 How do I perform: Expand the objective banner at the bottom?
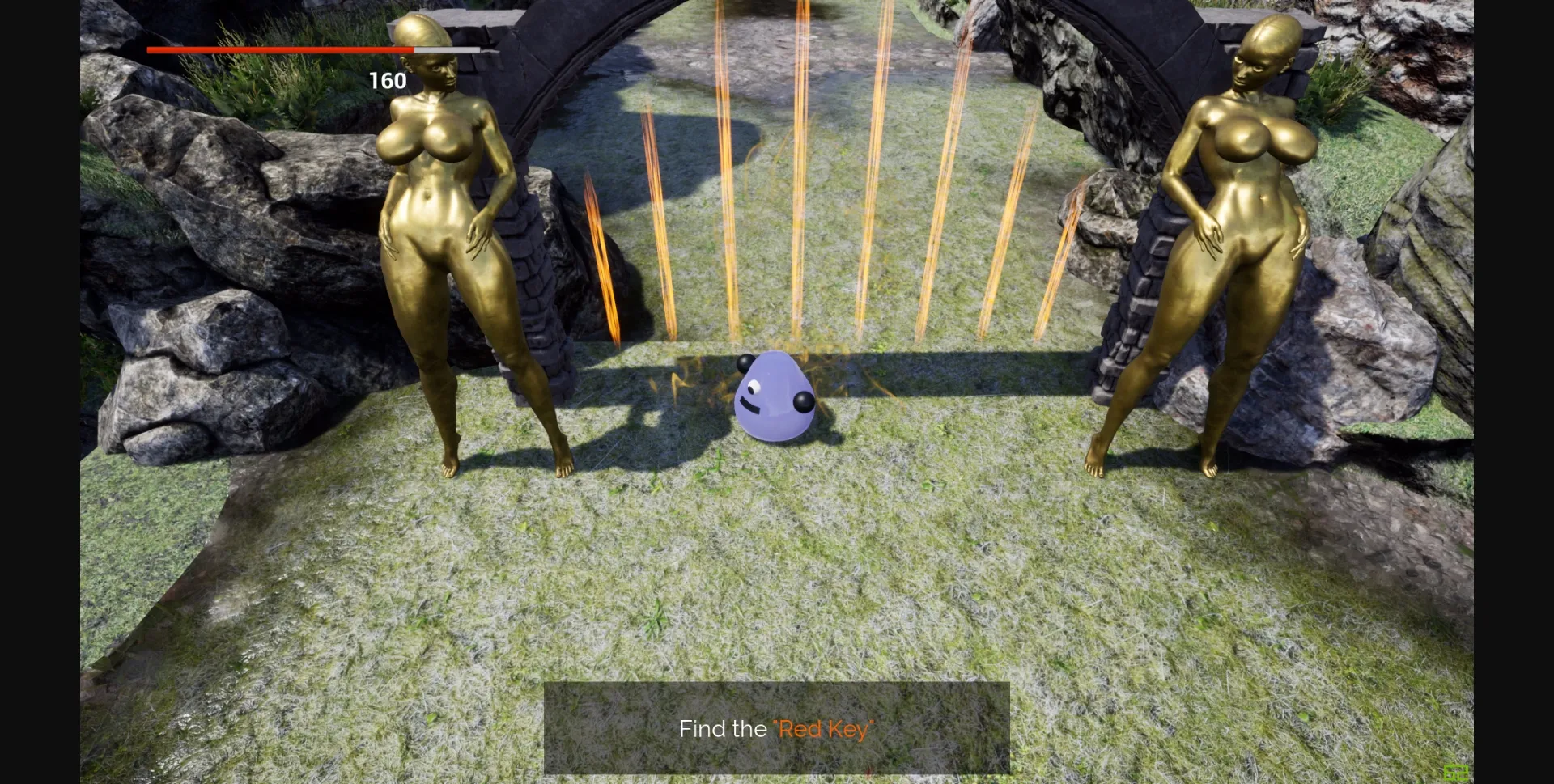tap(777, 728)
